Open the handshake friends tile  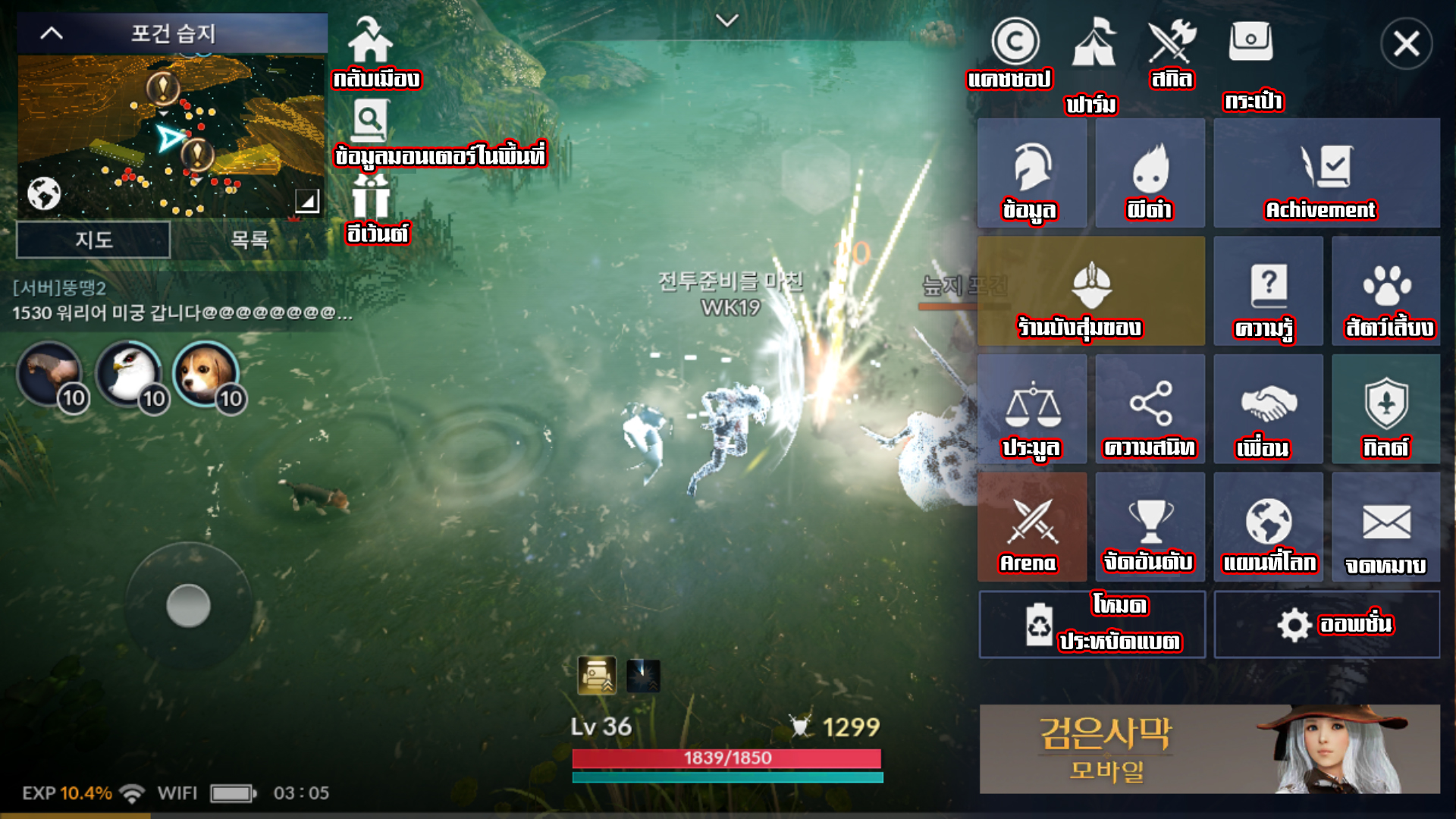[1268, 409]
